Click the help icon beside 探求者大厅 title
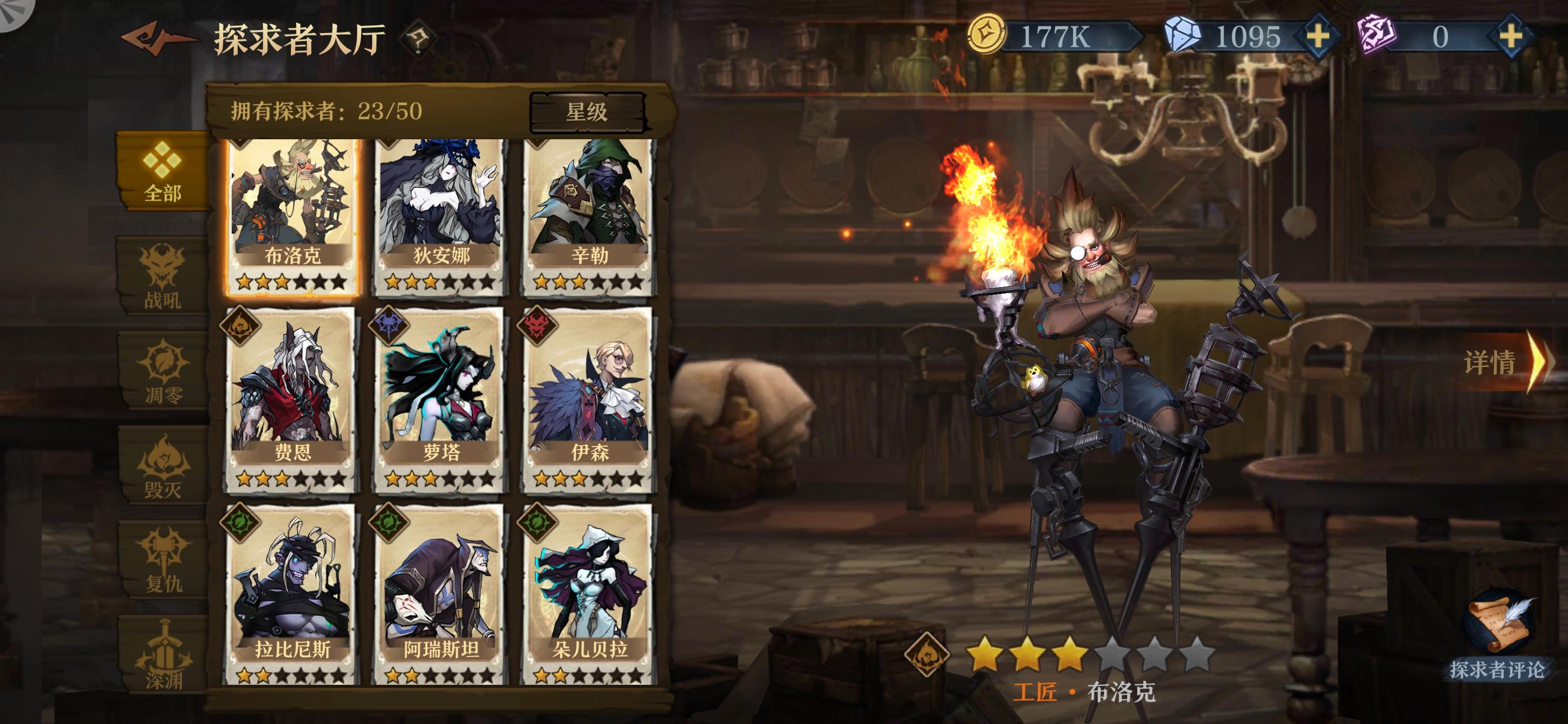The width and height of the screenshot is (1568, 724). pos(418,38)
